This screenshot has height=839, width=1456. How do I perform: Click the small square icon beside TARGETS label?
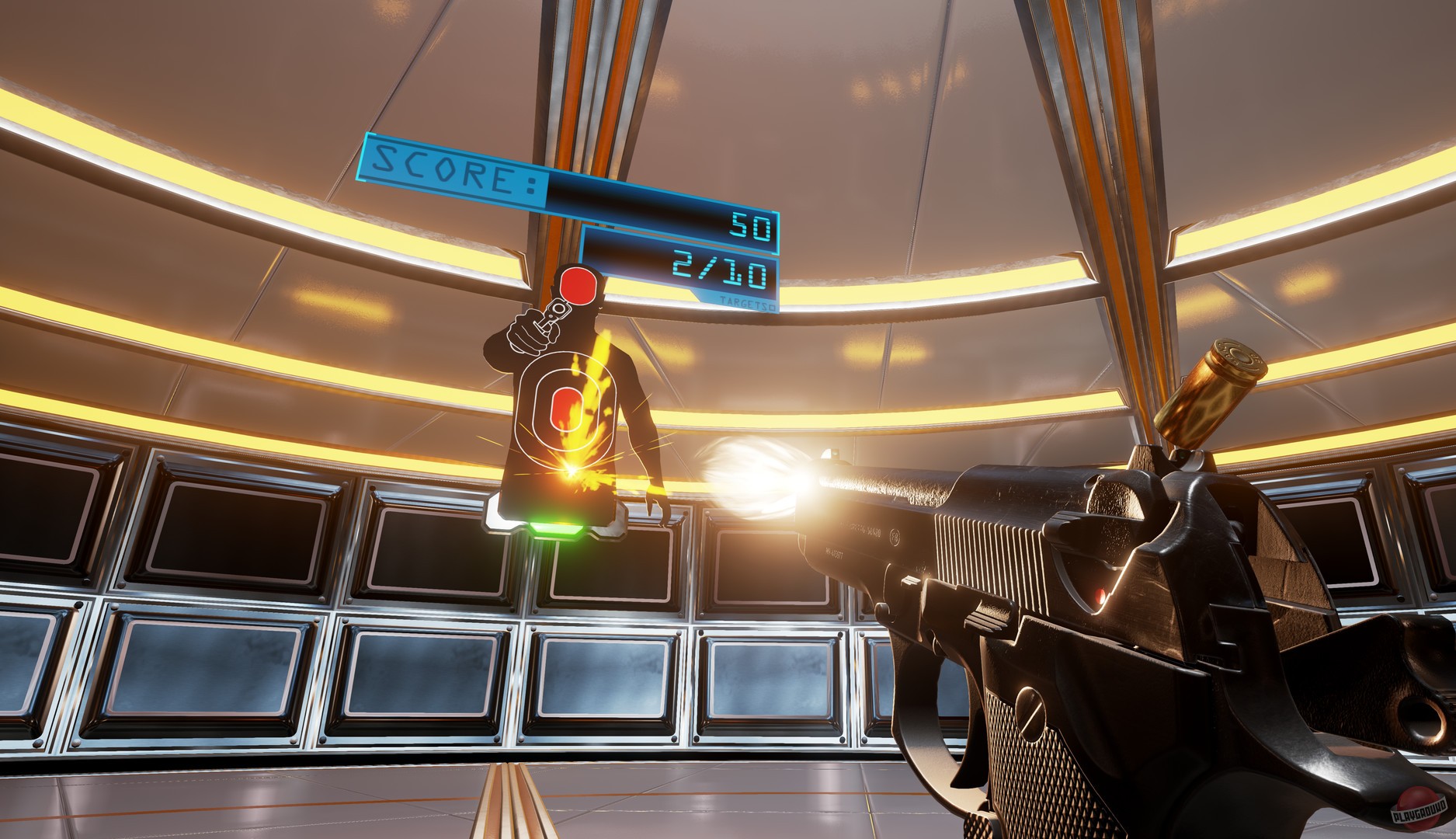772,308
